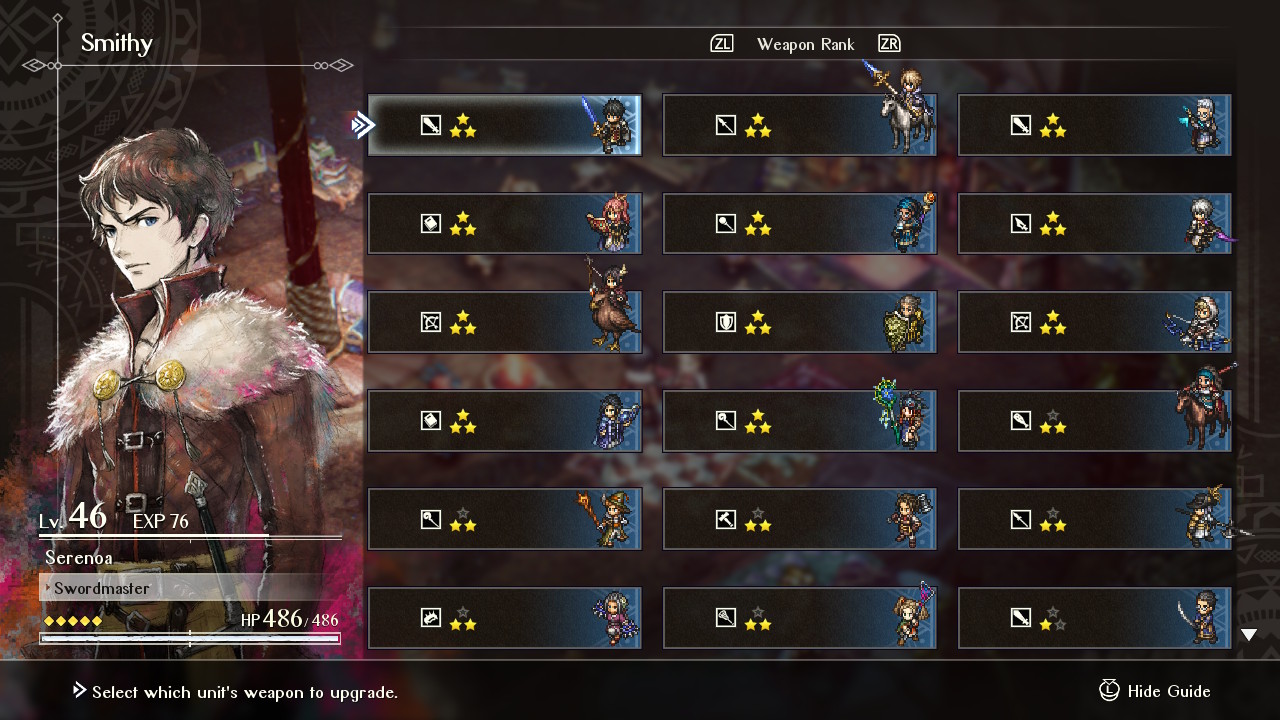This screenshot has height=720, width=1280.
Task: Click the double-arrow cursor marking Serenoa's entry
Action: 363,125
